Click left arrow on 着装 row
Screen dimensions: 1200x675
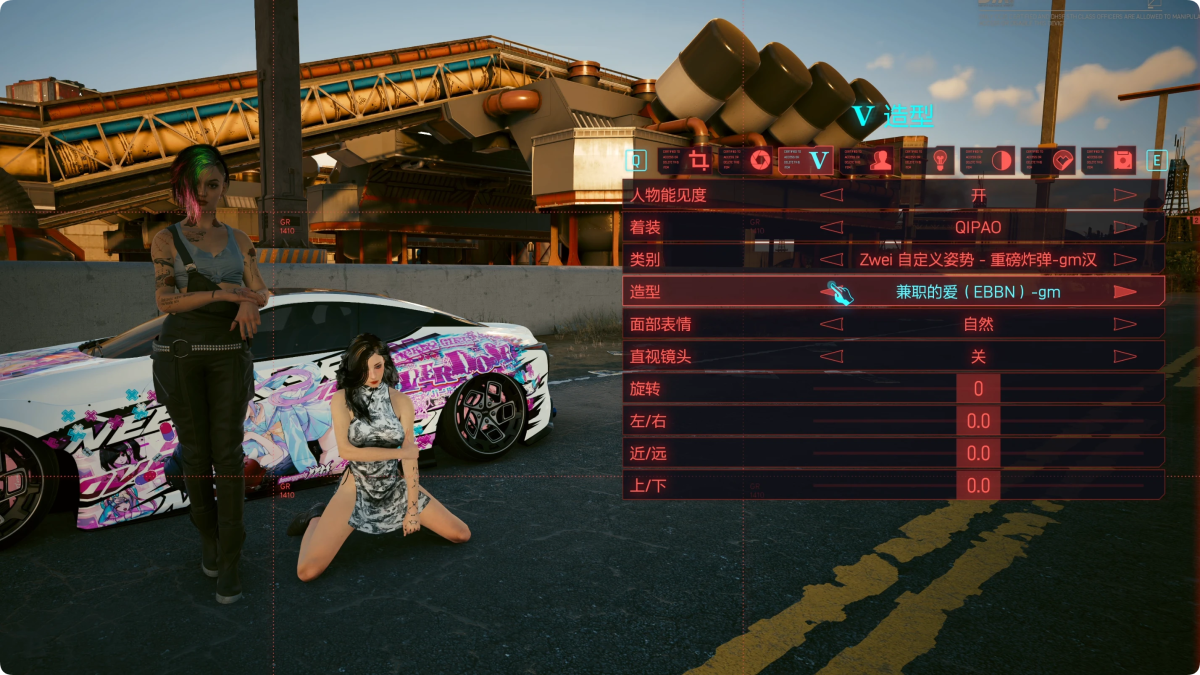[x=831, y=227]
